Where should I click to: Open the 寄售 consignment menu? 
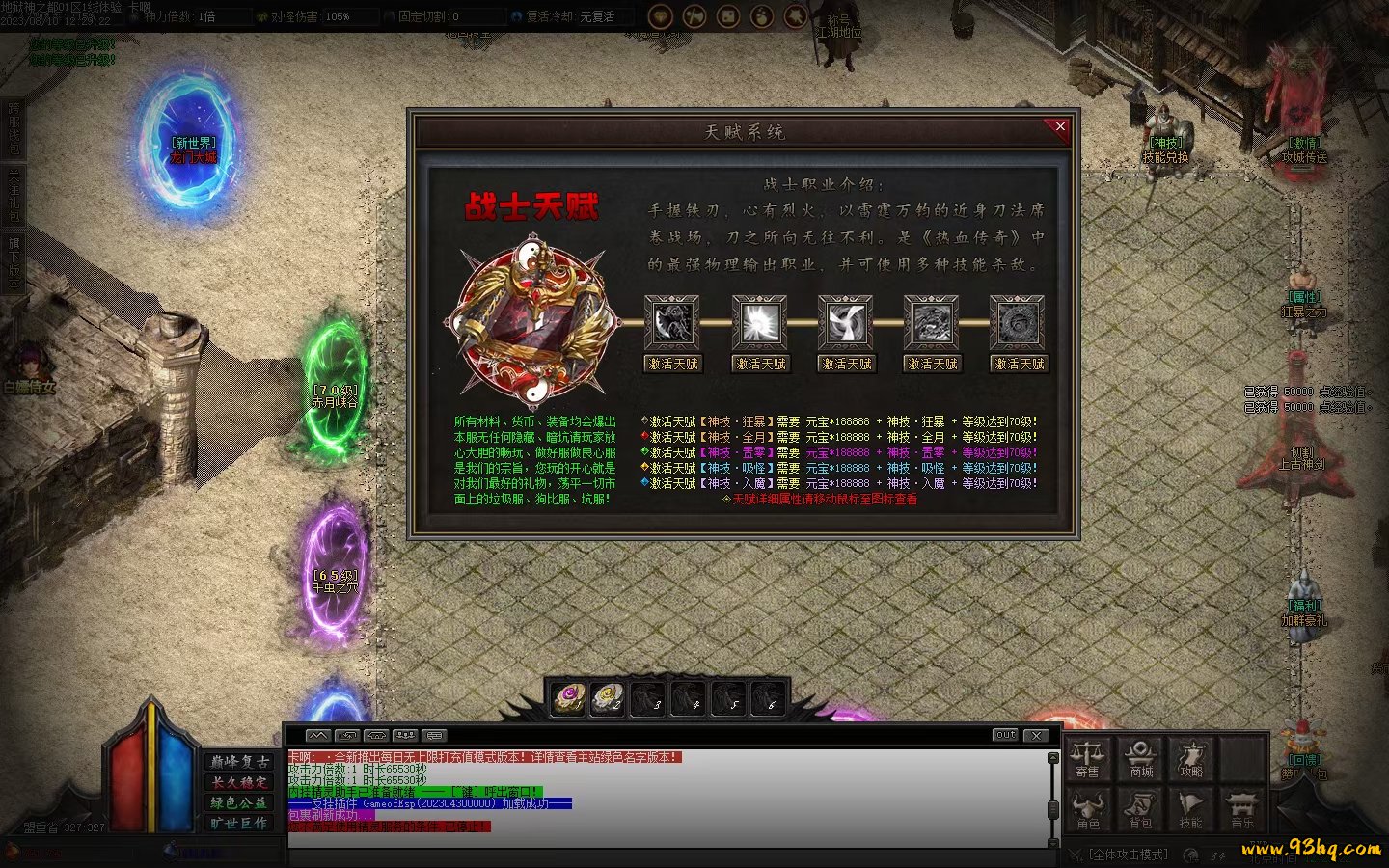click(1087, 758)
